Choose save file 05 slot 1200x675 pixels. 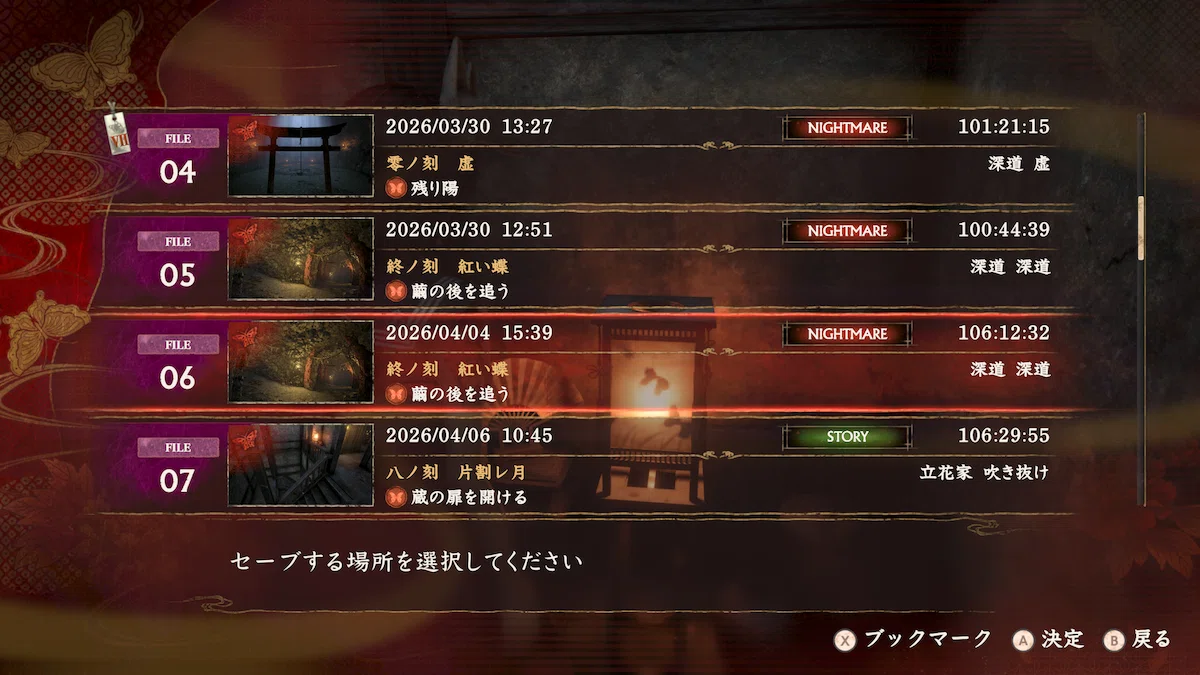(x=600, y=260)
